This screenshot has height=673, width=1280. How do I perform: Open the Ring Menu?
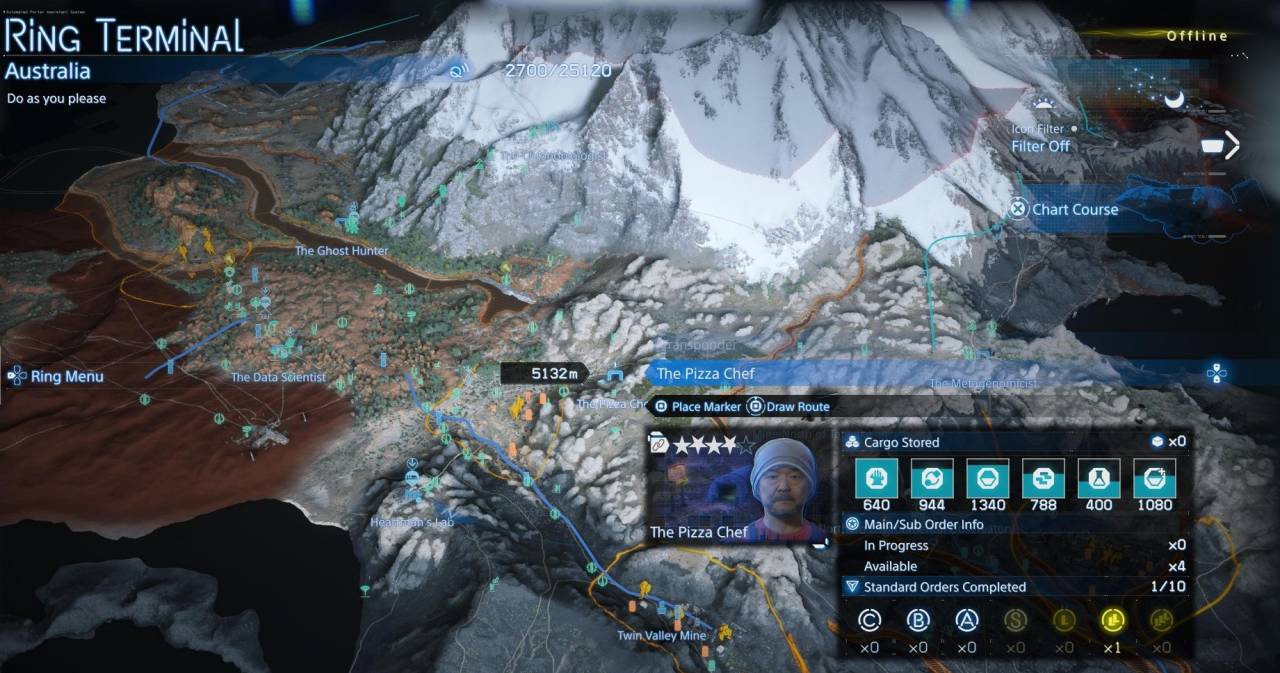point(58,377)
